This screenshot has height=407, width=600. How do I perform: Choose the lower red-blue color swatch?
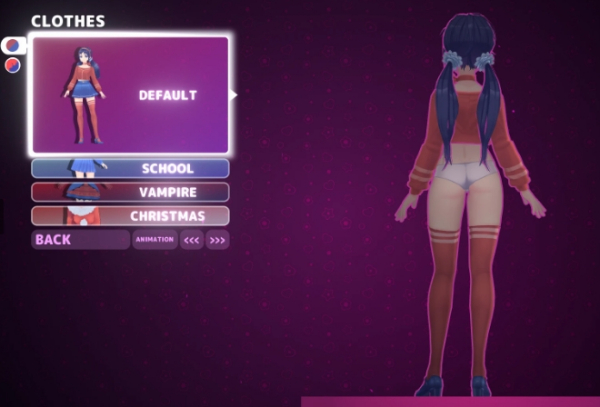pos(13,65)
